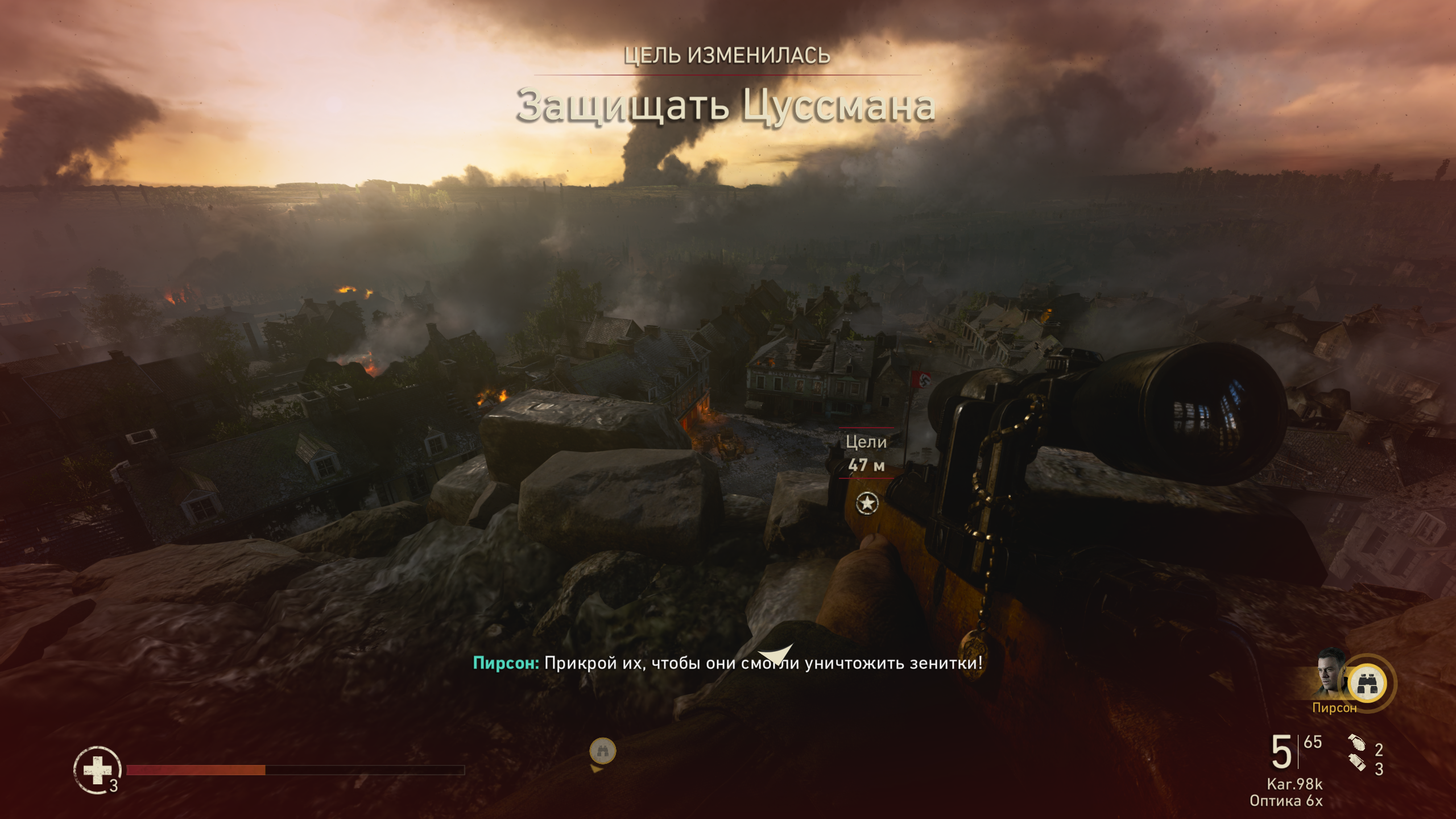Screen dimensions: 1456x819
Task: Select Pierson's binoculars squad ability icon
Action: coord(1367,684)
